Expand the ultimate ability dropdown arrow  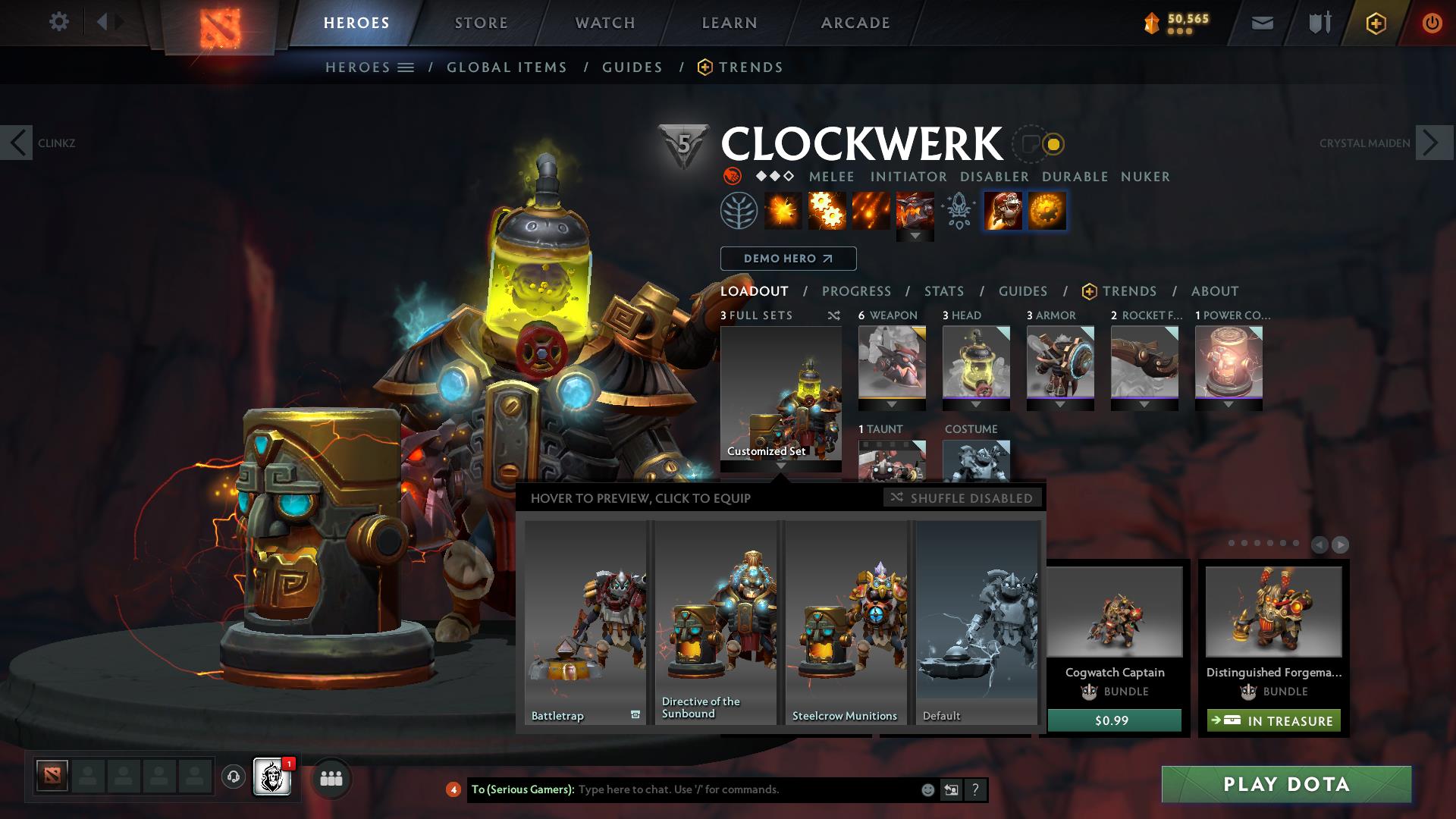pos(915,237)
